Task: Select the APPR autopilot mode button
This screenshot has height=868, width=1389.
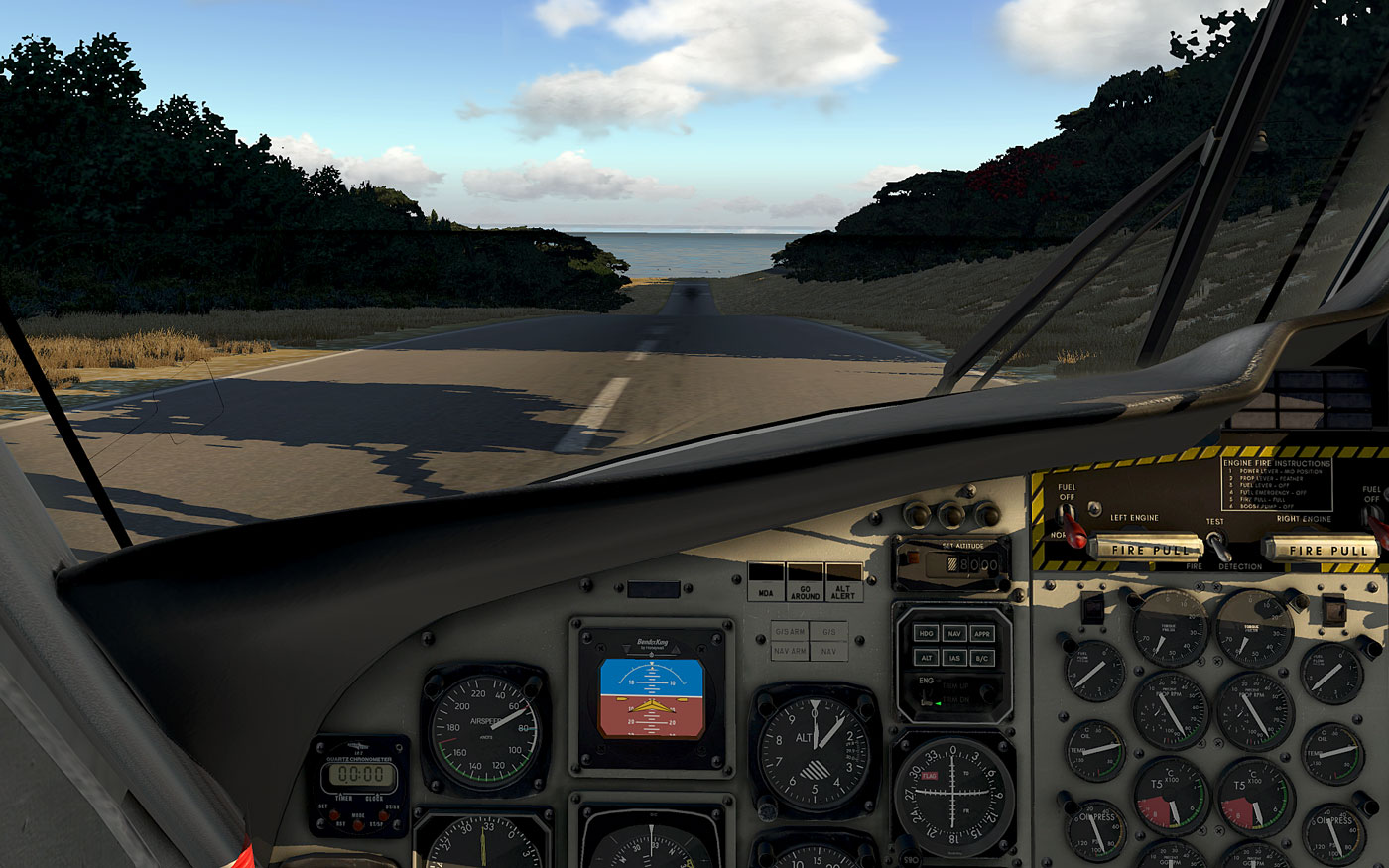Action: coord(983,632)
